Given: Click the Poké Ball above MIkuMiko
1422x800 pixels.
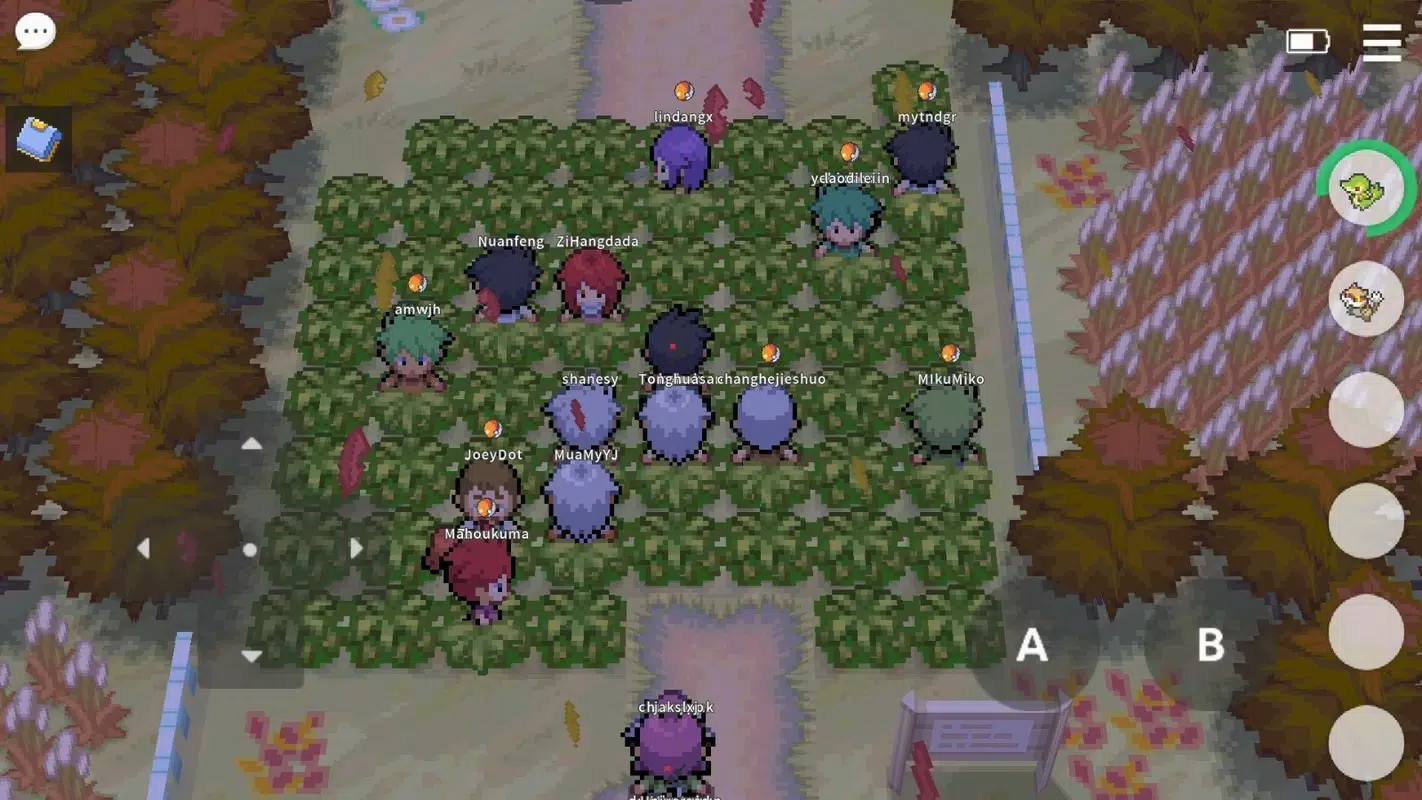Looking at the screenshot, I should coord(949,351).
